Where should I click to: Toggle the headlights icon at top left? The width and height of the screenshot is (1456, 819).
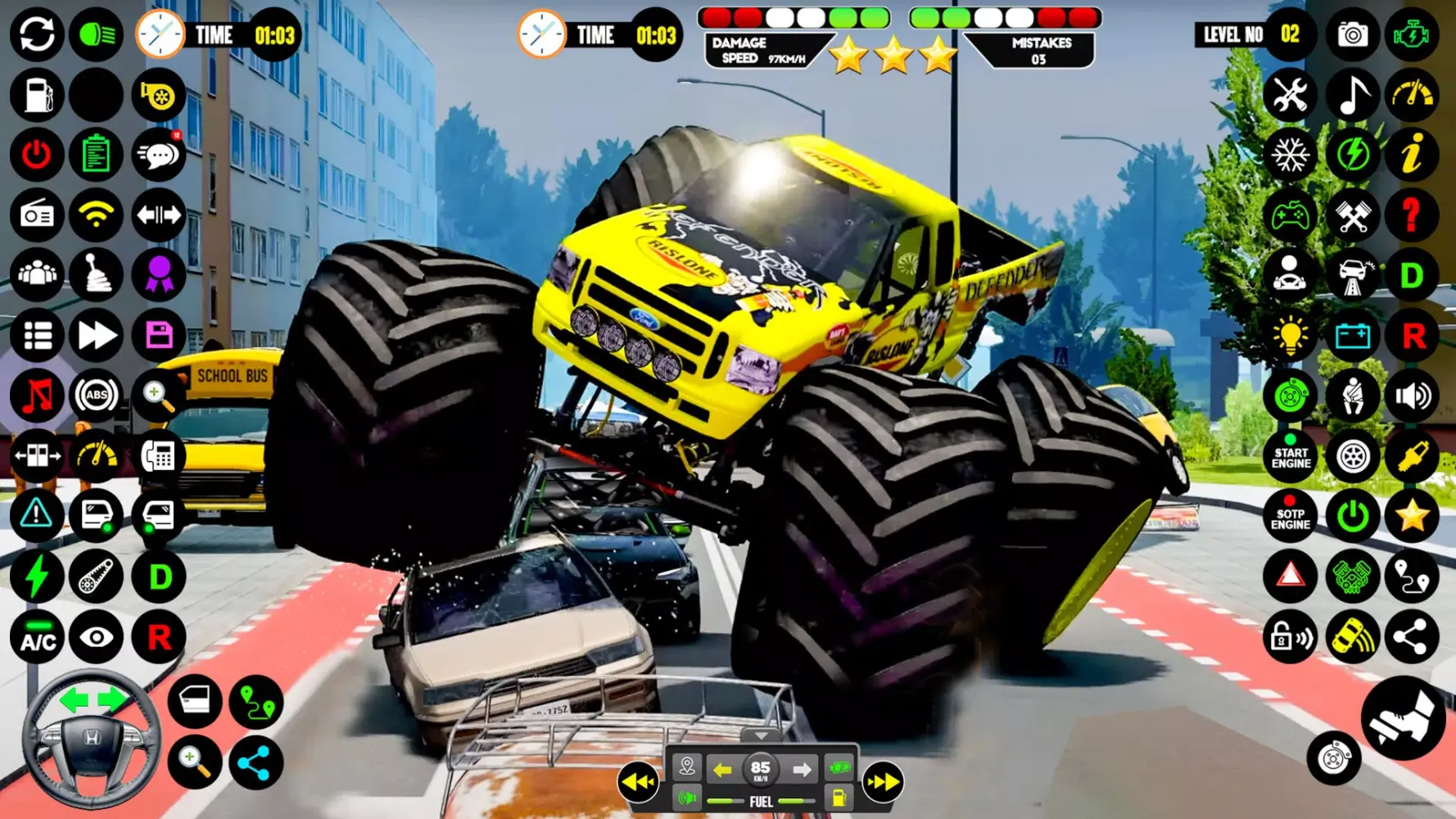tap(96, 34)
